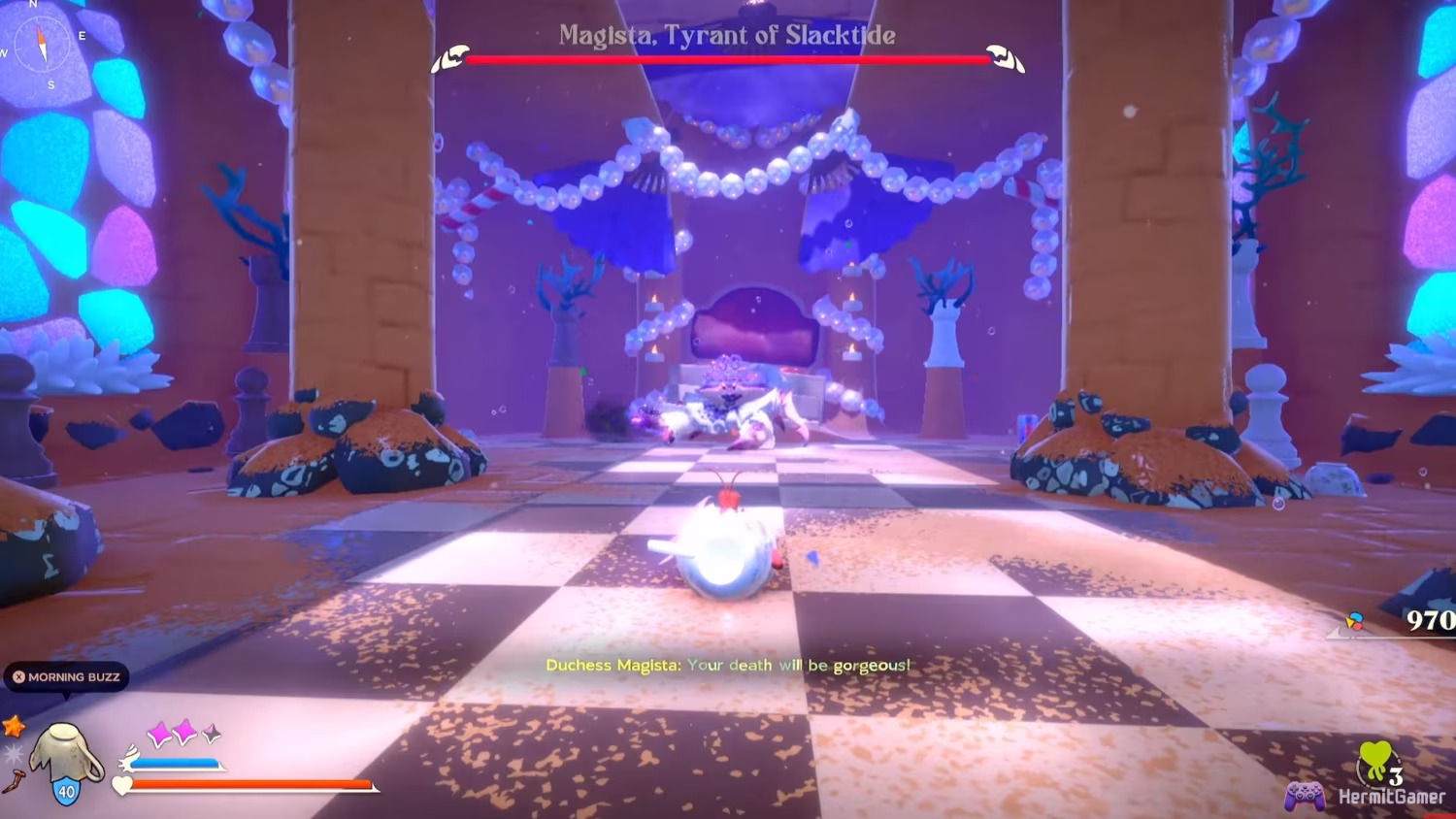
Task: Toggle the second pink star charge
Action: [x=184, y=731]
